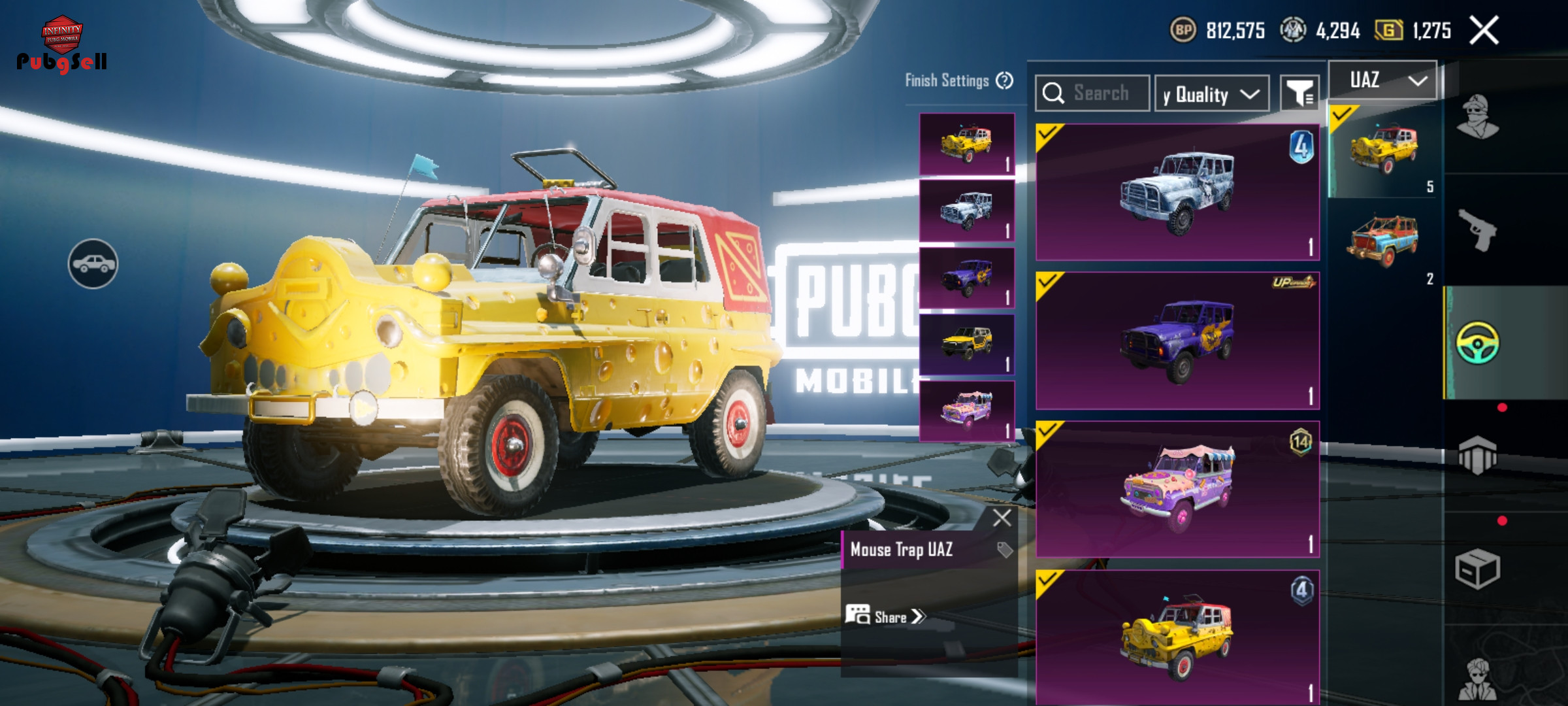1568x706 pixels.
Task: Share the Mouse Trap UAZ
Action: 887,616
